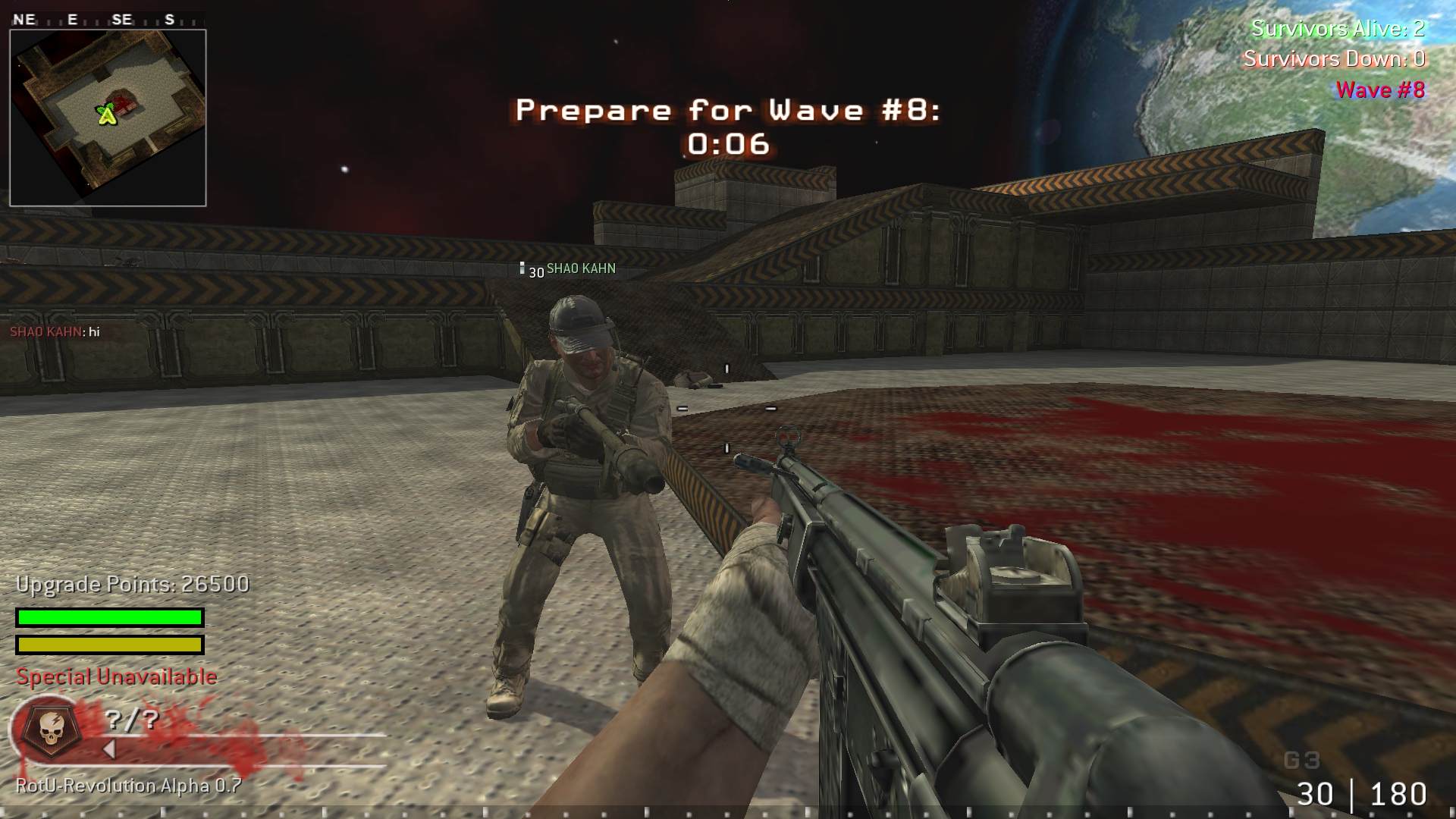Select the green player arrow on the minimap
This screenshot has width=1456, height=819.
[108, 115]
